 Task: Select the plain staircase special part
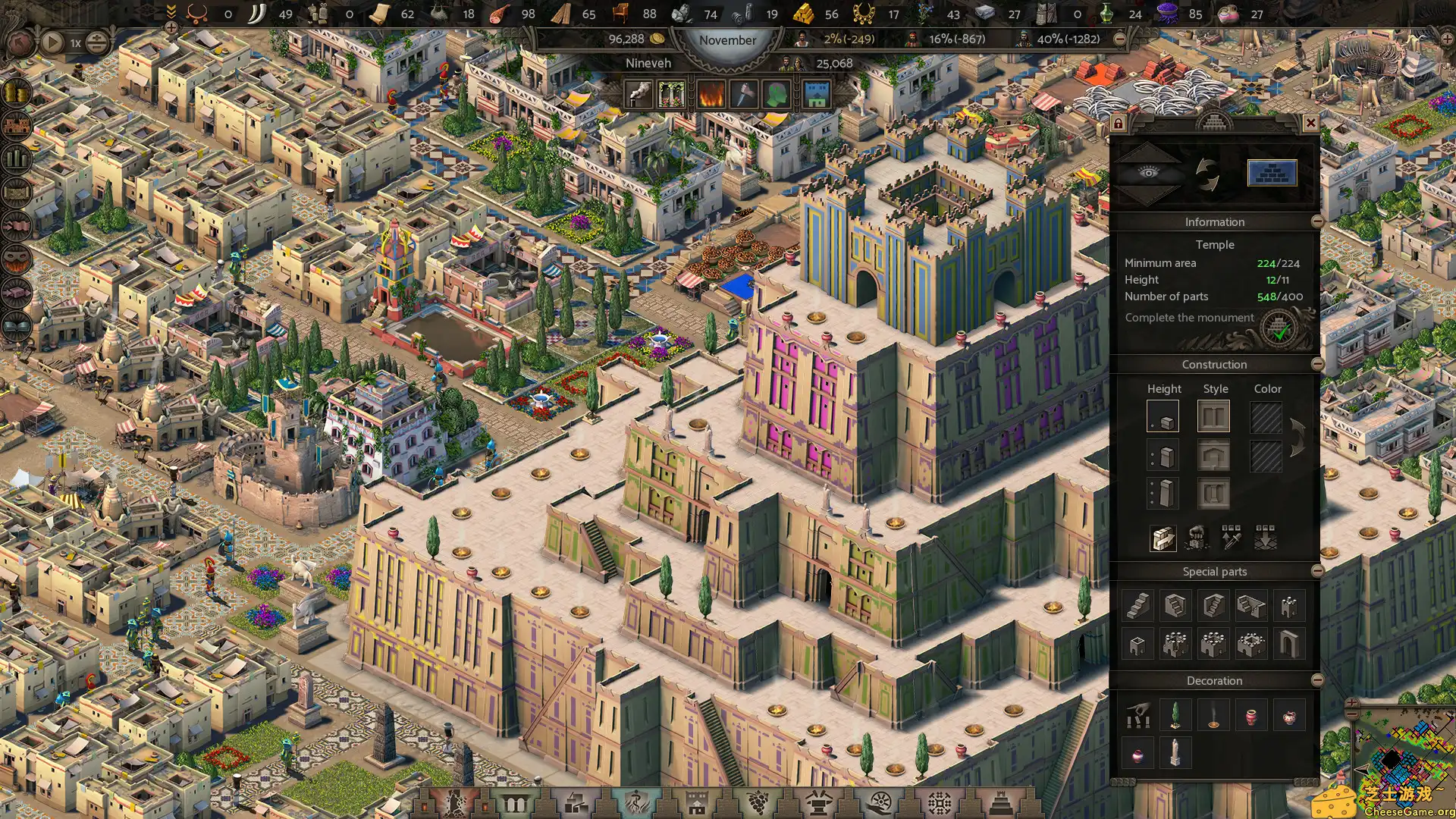coord(1137,605)
